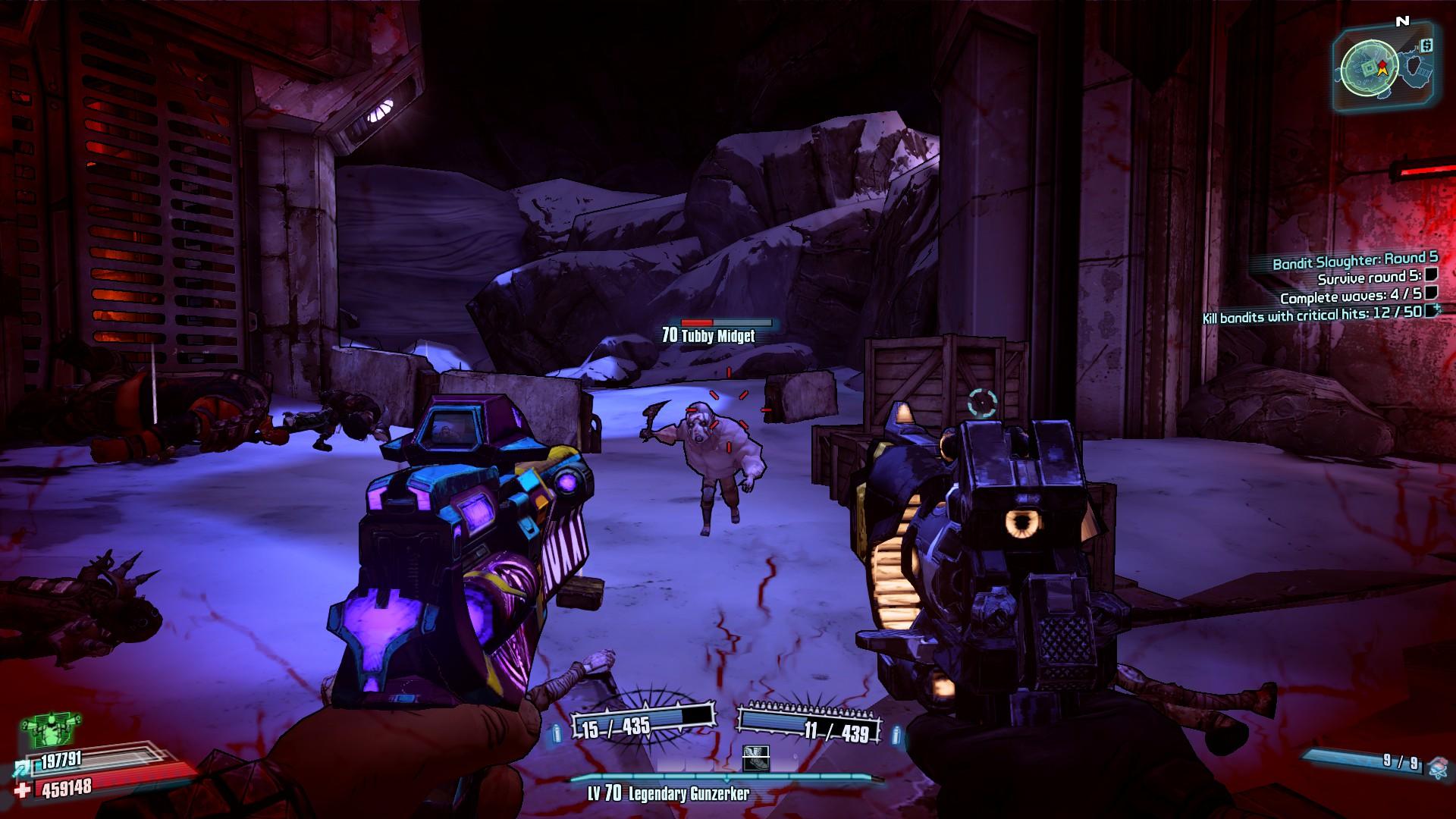Select the Bandit Slaughter: Round 5 mission title
The width and height of the screenshot is (1456, 819).
point(1354,261)
